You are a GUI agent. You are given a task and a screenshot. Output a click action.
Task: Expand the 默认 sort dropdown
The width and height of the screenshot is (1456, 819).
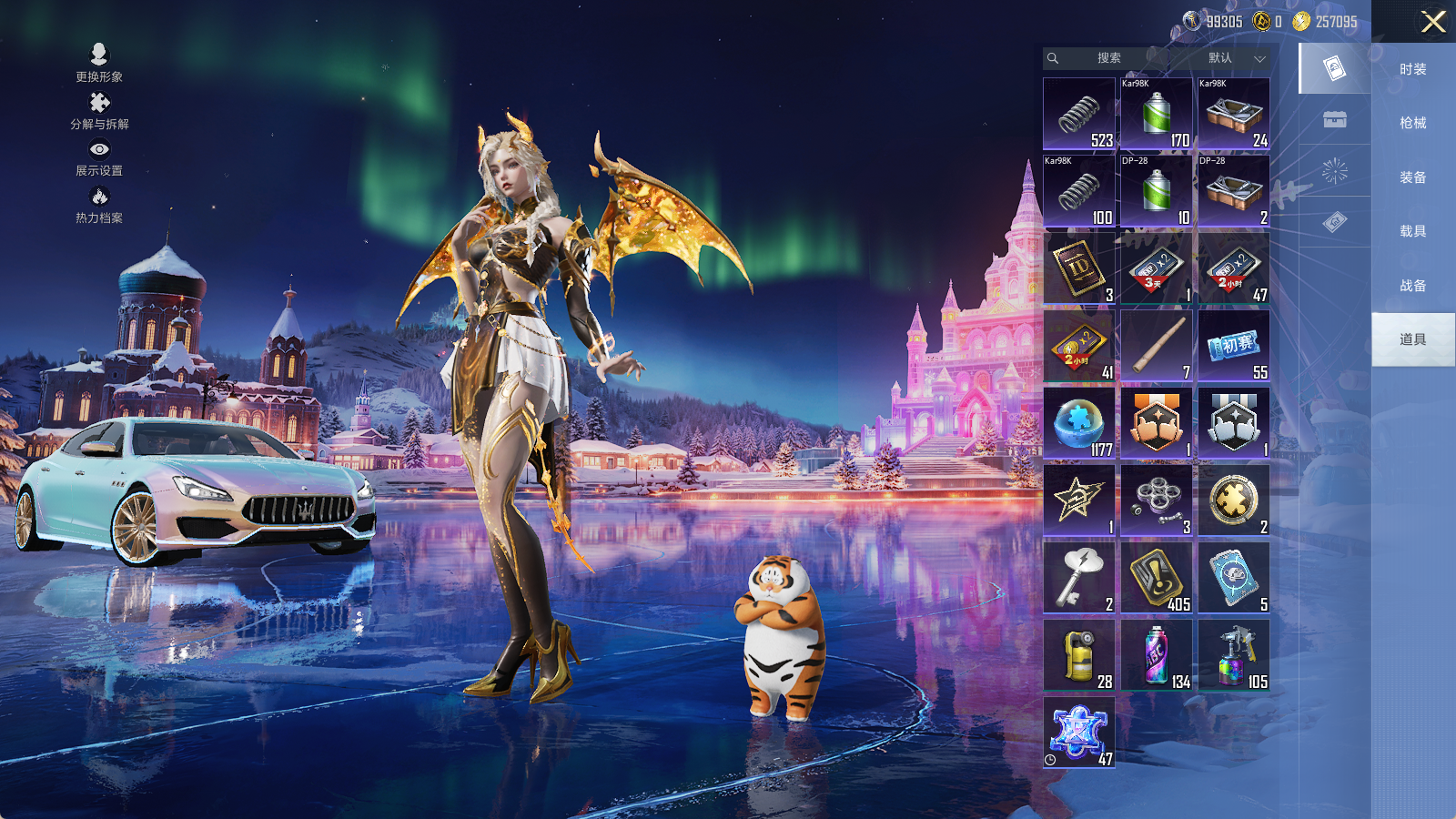[1235, 58]
